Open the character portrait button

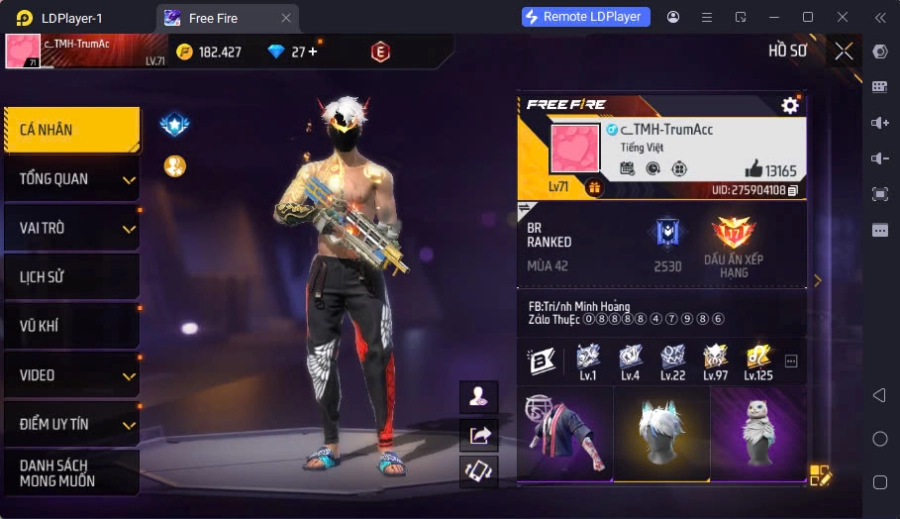coord(479,396)
